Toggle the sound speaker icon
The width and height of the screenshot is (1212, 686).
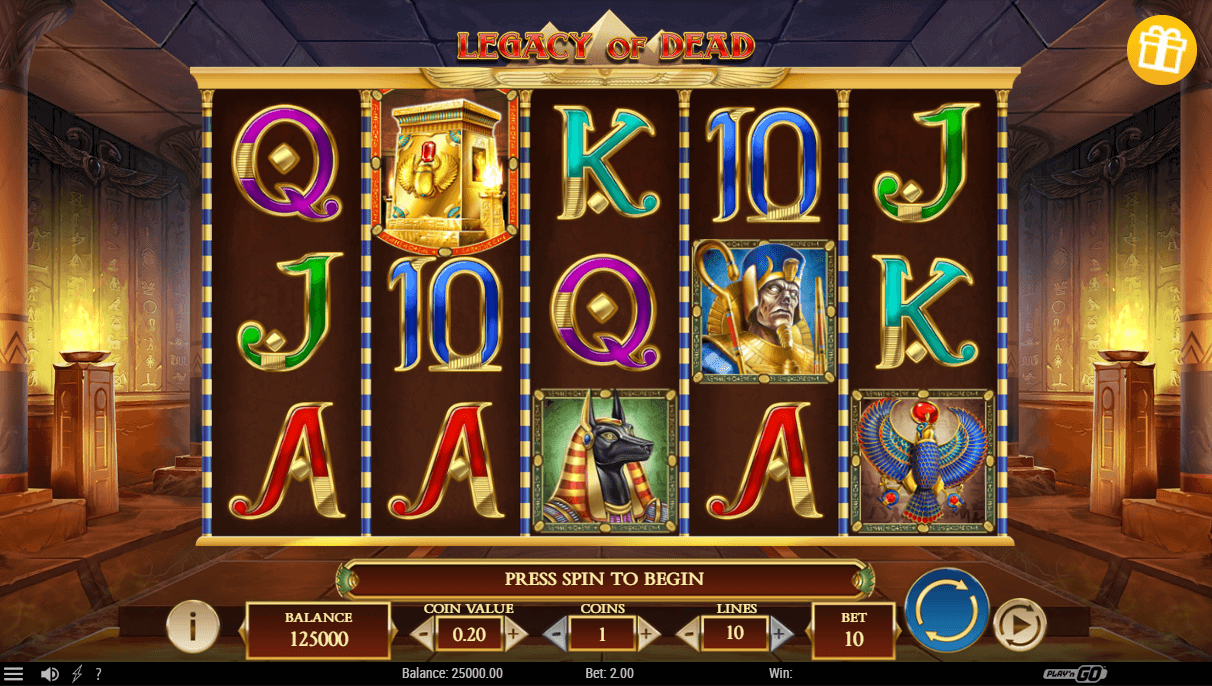(x=49, y=674)
